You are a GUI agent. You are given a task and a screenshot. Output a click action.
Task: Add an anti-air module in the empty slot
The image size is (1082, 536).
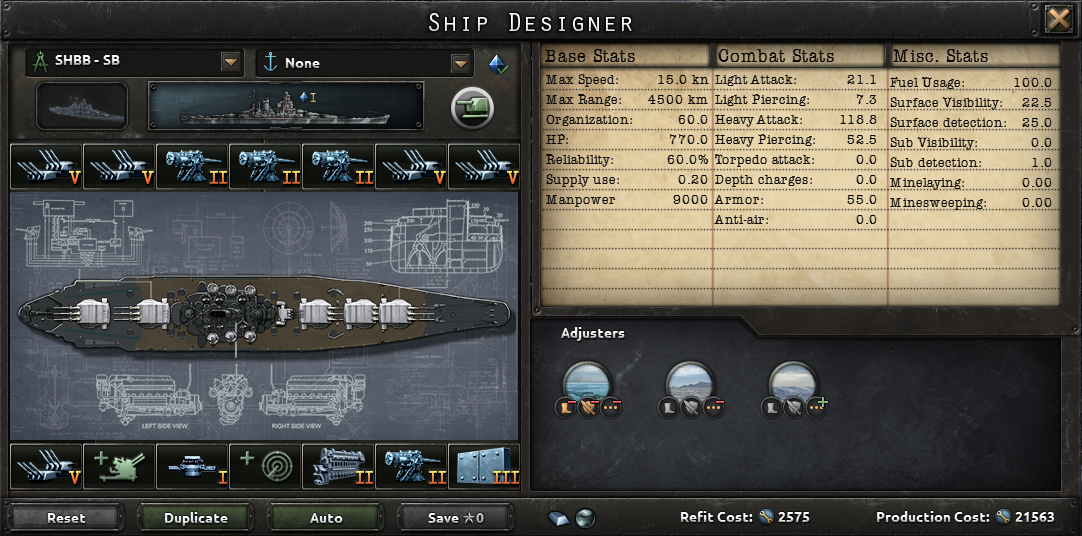click(x=118, y=467)
